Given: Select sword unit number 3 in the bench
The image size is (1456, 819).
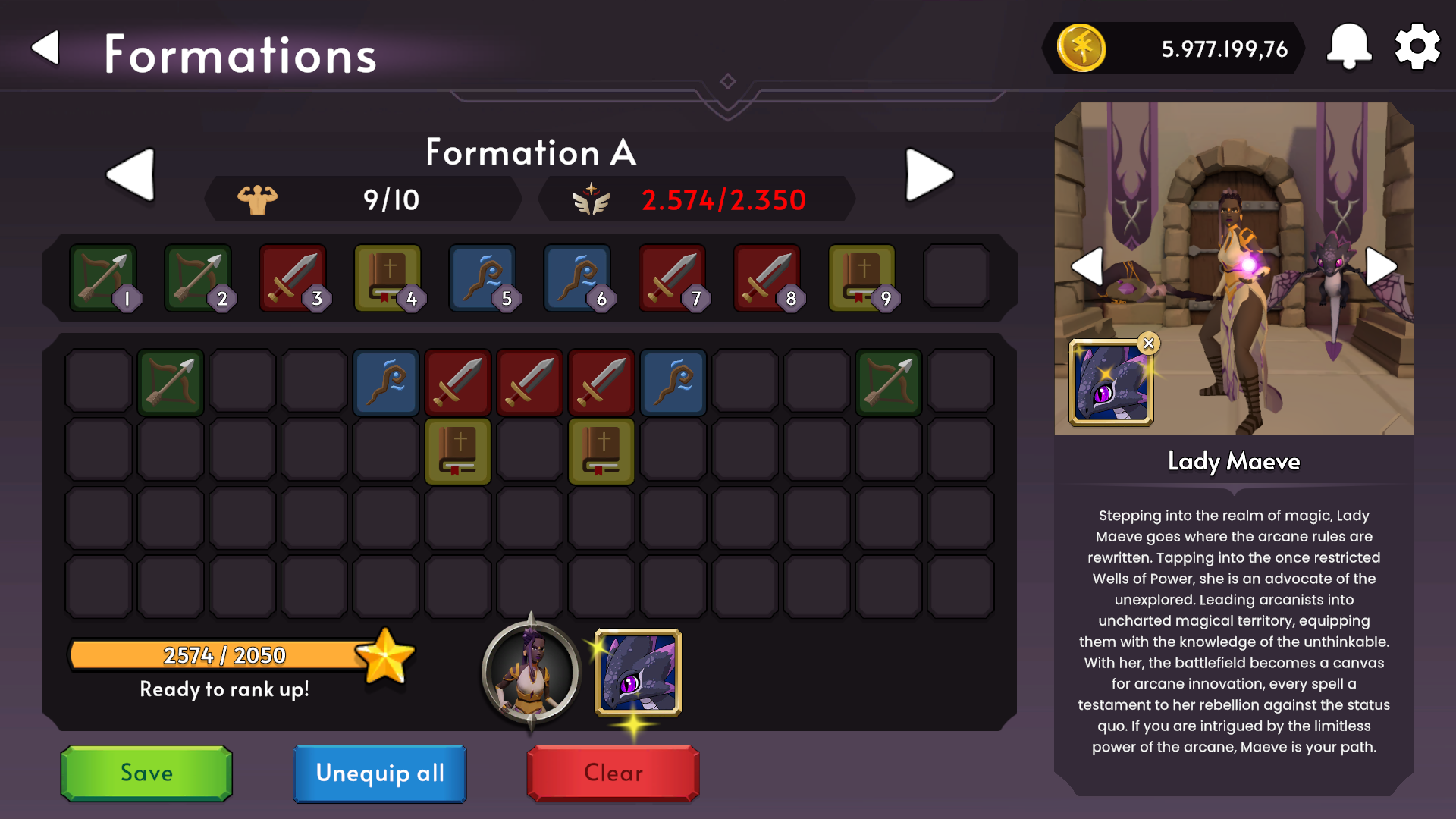Looking at the screenshot, I should coord(295,277).
